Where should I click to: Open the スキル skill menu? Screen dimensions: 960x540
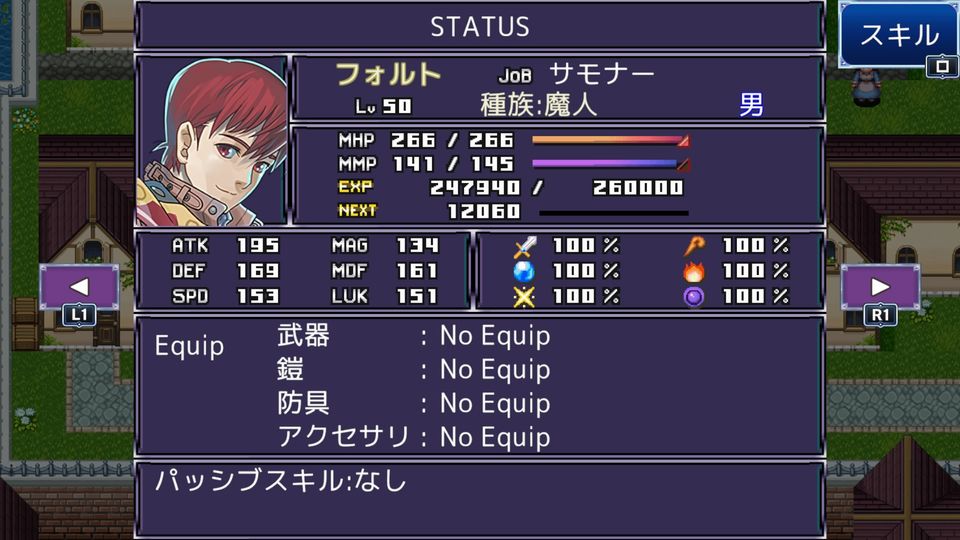(899, 36)
